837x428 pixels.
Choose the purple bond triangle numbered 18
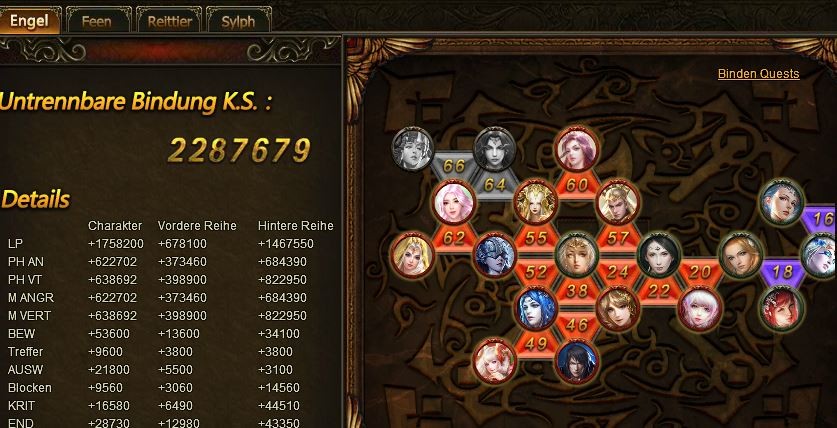(x=782, y=272)
